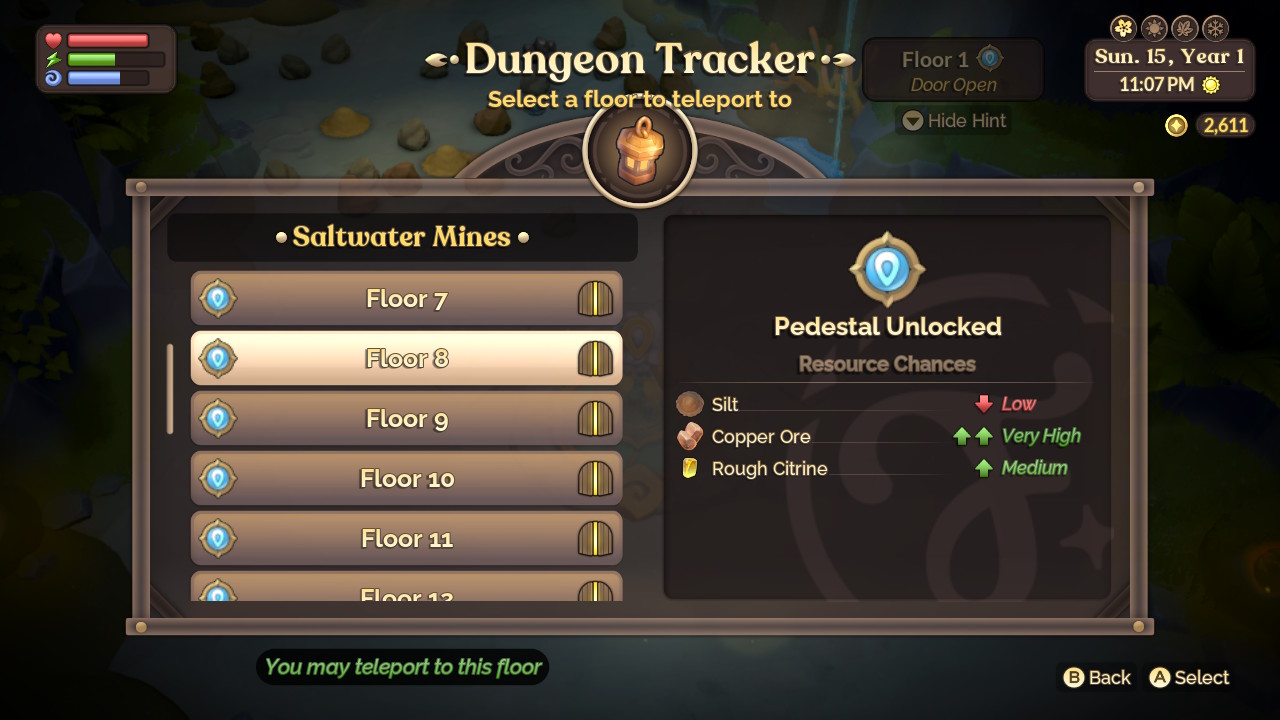This screenshot has height=720, width=1280.
Task: Hide the teleport hint panel
Action: (953, 120)
